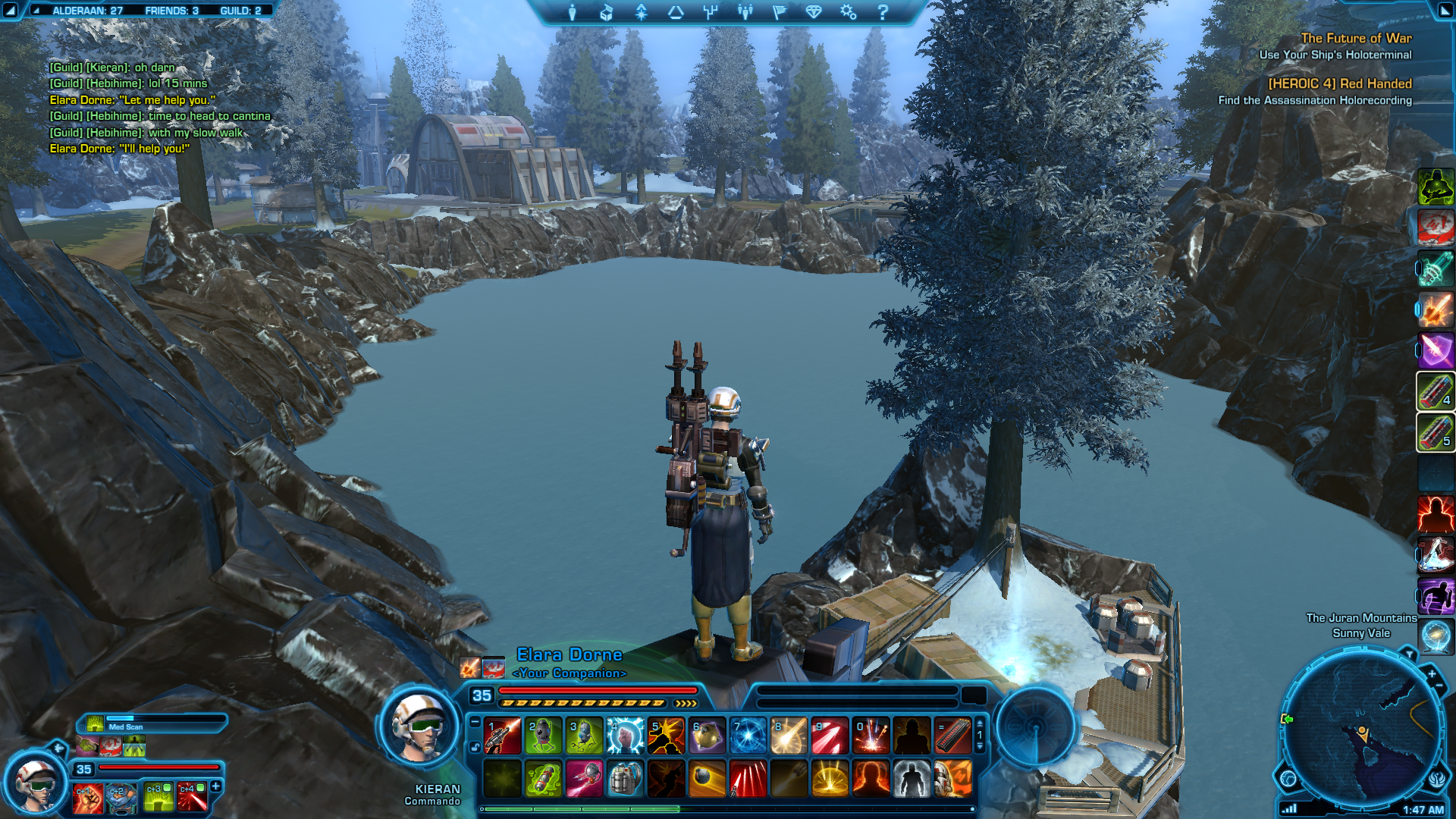Throw the spiked grenade ability in slot 6
The image size is (1456, 819).
click(707, 736)
